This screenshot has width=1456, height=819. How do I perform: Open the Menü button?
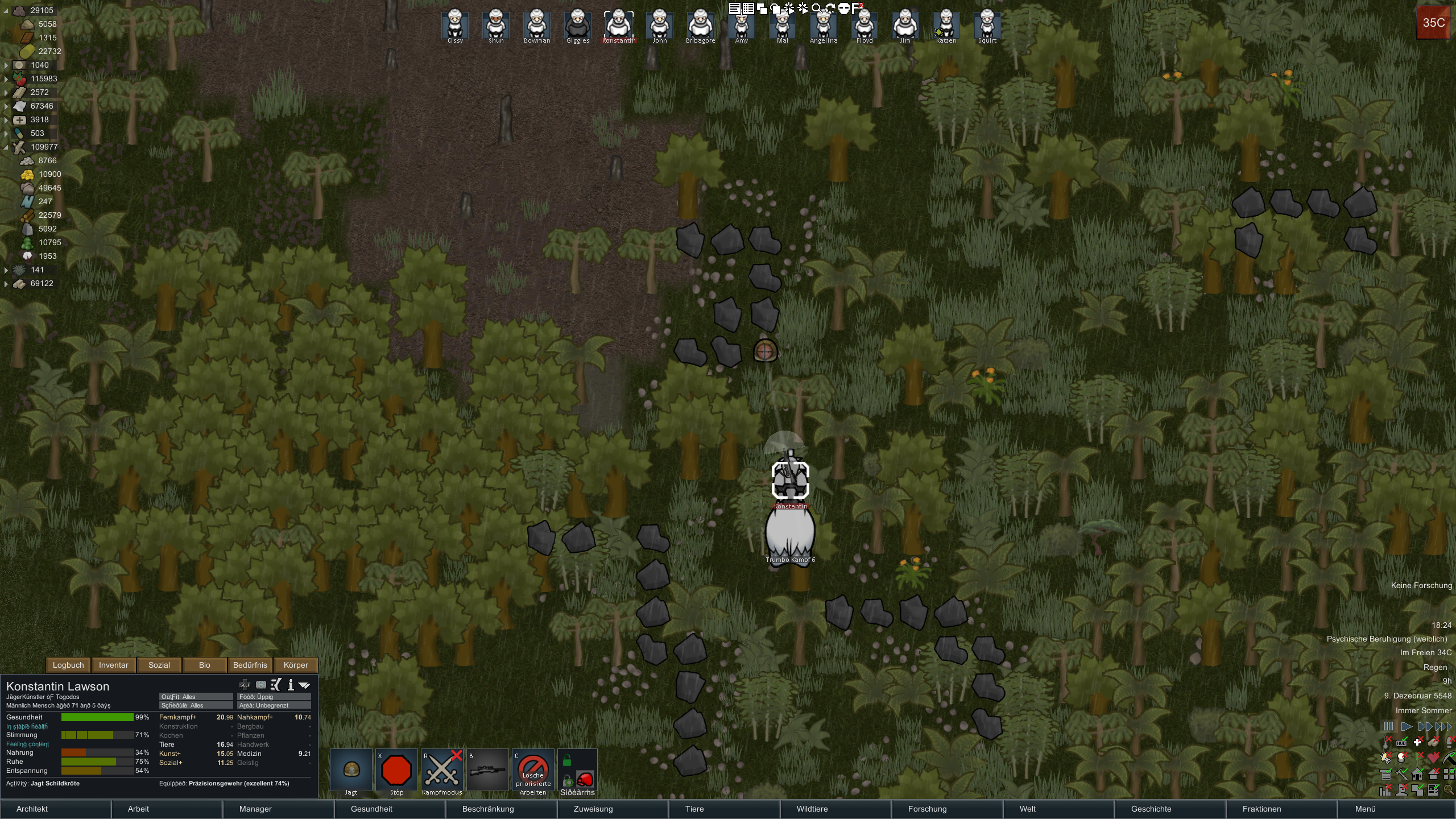(x=1365, y=809)
